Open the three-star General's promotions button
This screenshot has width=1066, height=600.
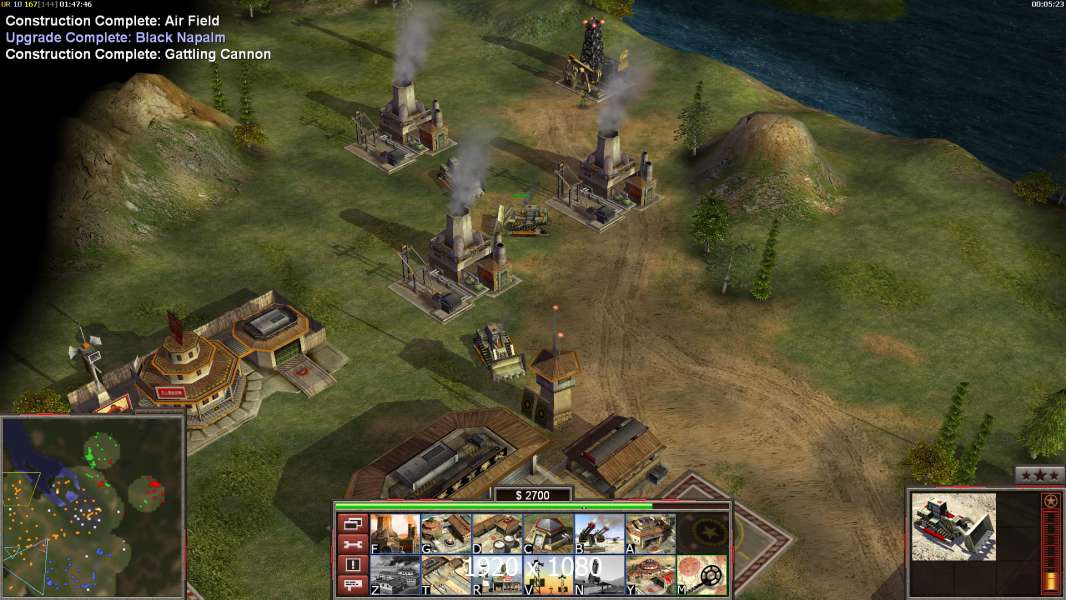[1039, 475]
